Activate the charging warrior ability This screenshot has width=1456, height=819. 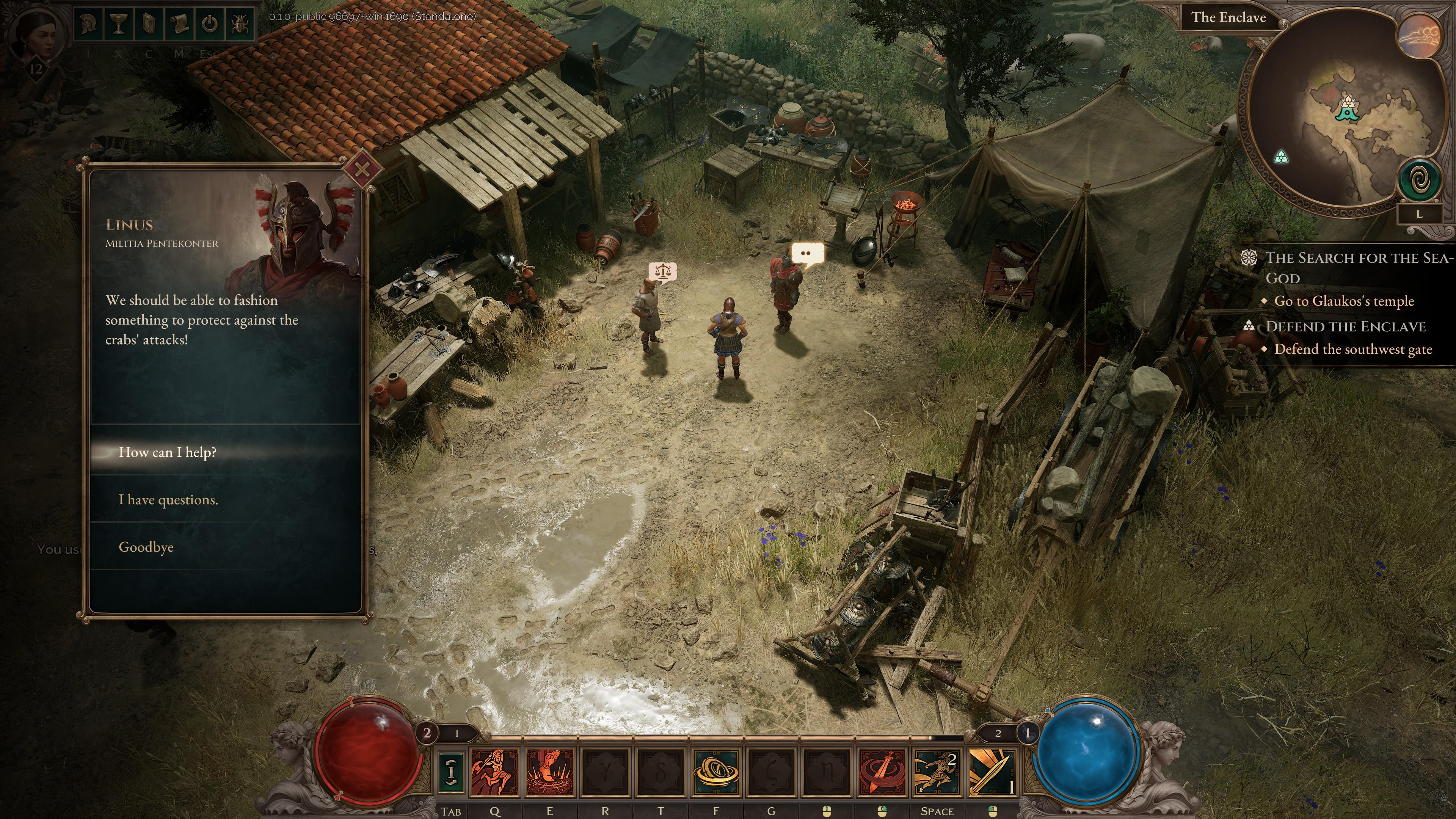494,772
